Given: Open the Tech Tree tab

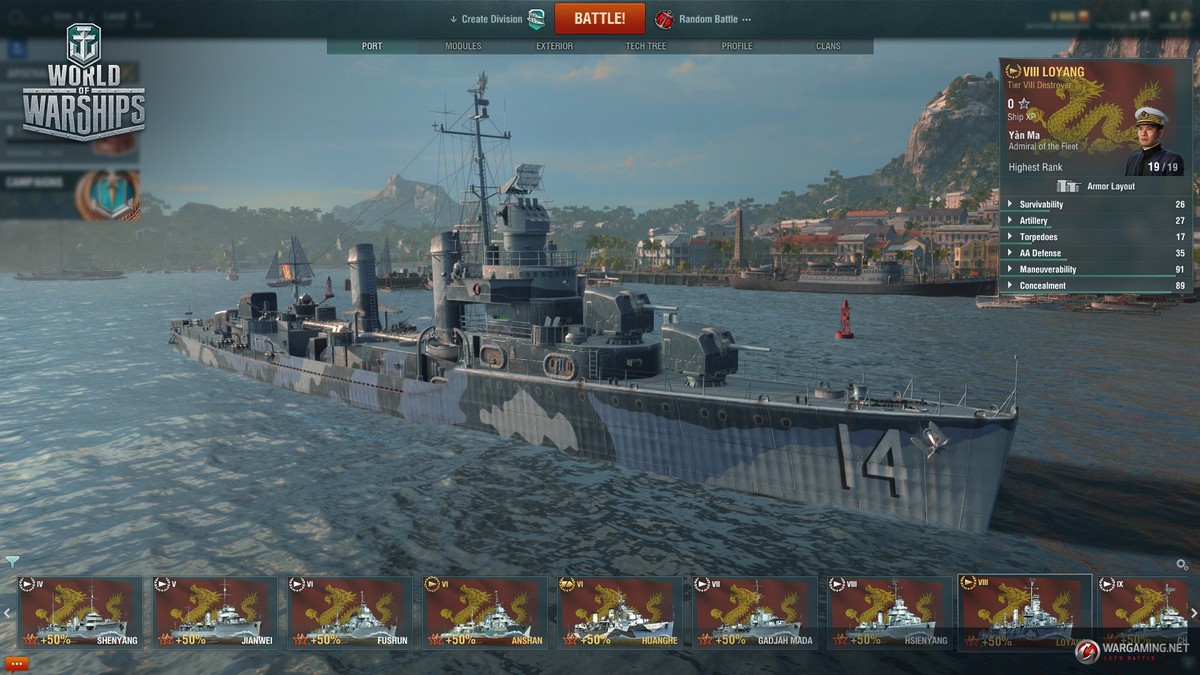Looking at the screenshot, I should click(647, 46).
